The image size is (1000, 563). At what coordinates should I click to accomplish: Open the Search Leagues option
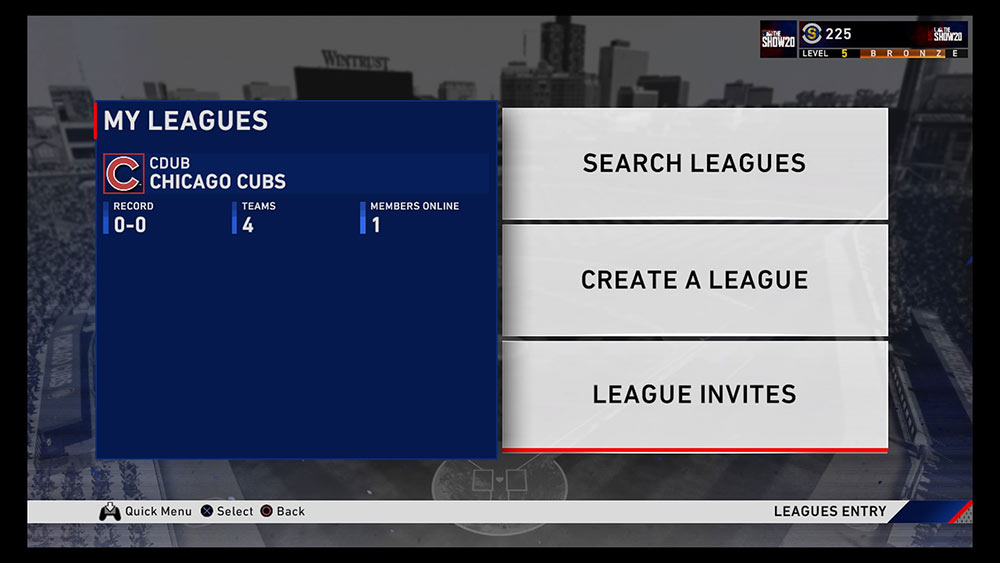coord(694,163)
